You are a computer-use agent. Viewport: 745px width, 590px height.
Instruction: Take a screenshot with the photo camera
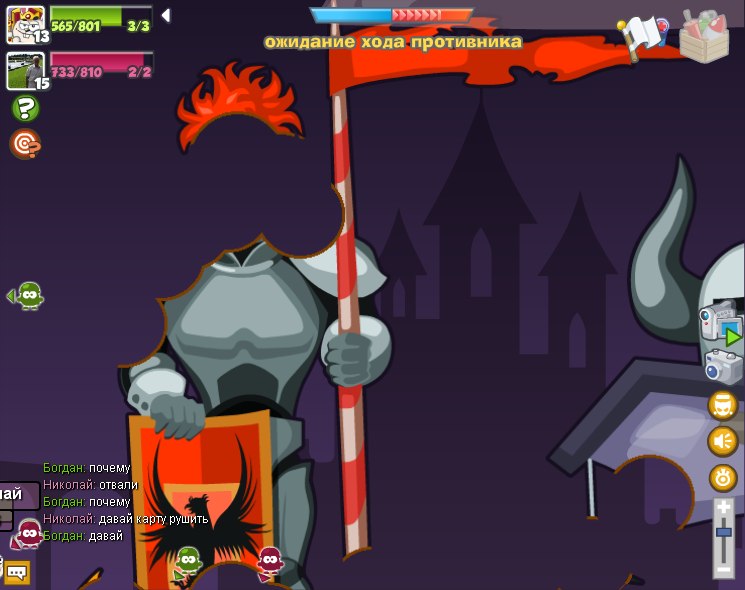pyautogui.click(x=723, y=367)
